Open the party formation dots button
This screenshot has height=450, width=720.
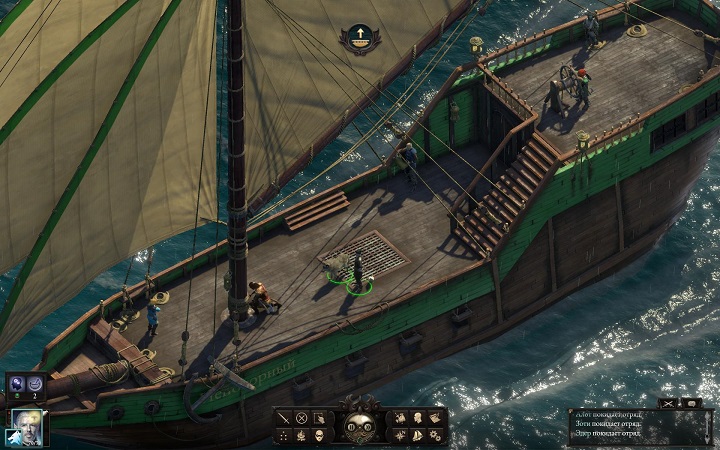click(x=283, y=435)
